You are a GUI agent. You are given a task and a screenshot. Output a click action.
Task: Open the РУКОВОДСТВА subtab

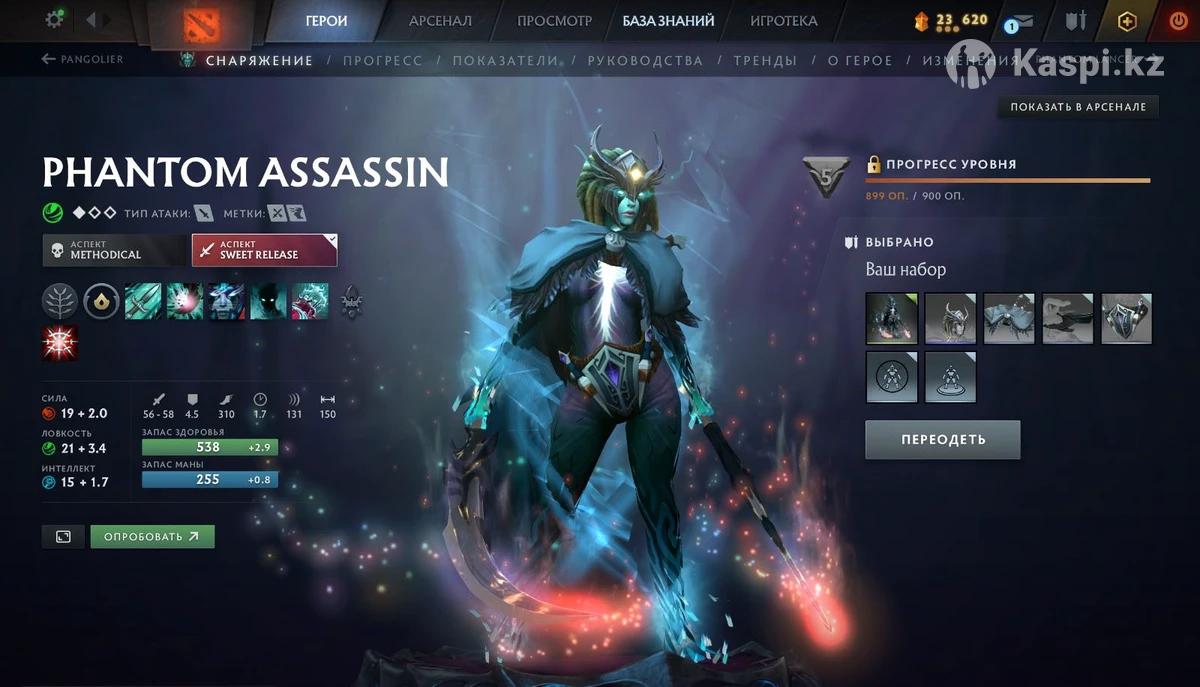tap(645, 60)
